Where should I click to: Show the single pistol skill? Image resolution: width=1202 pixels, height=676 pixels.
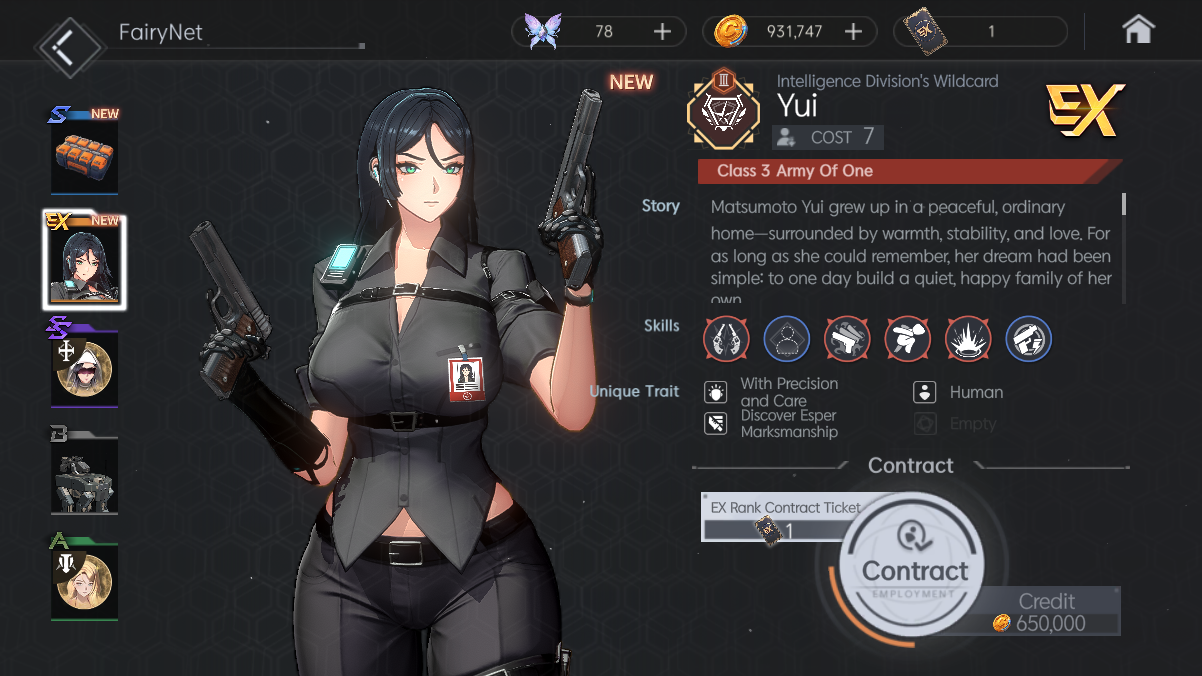847,338
